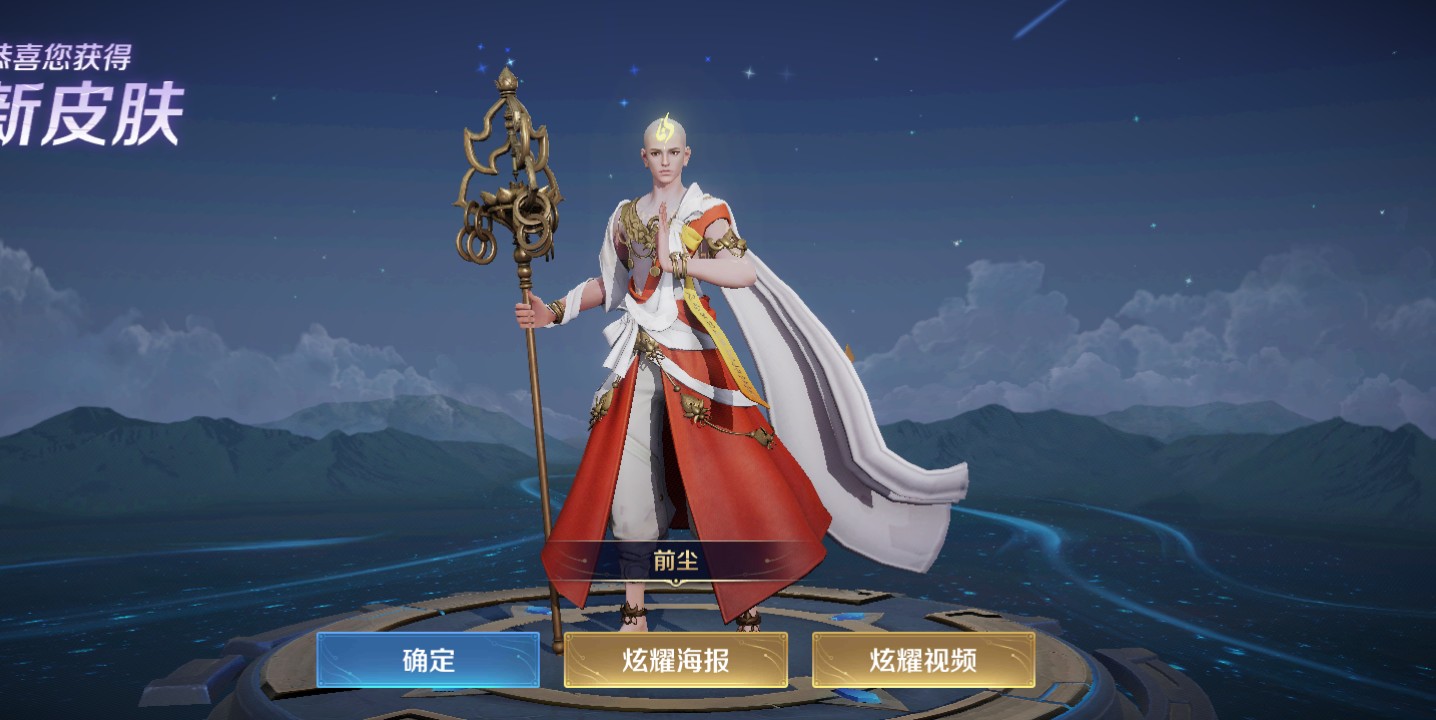
Task: Select the 炫耀视频 video share button
Action: click(x=923, y=660)
